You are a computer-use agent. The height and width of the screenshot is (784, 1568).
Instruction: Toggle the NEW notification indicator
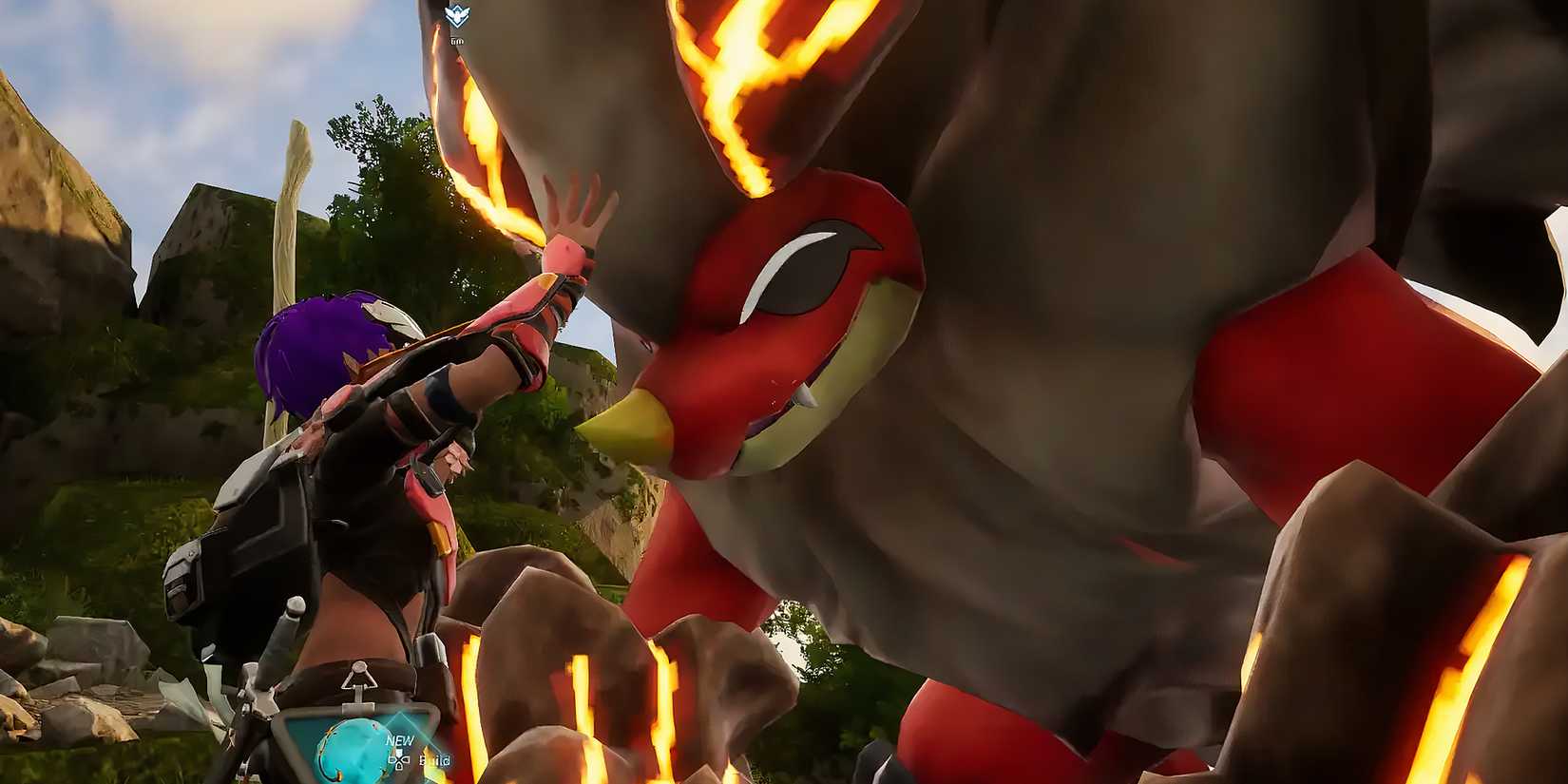point(400,739)
